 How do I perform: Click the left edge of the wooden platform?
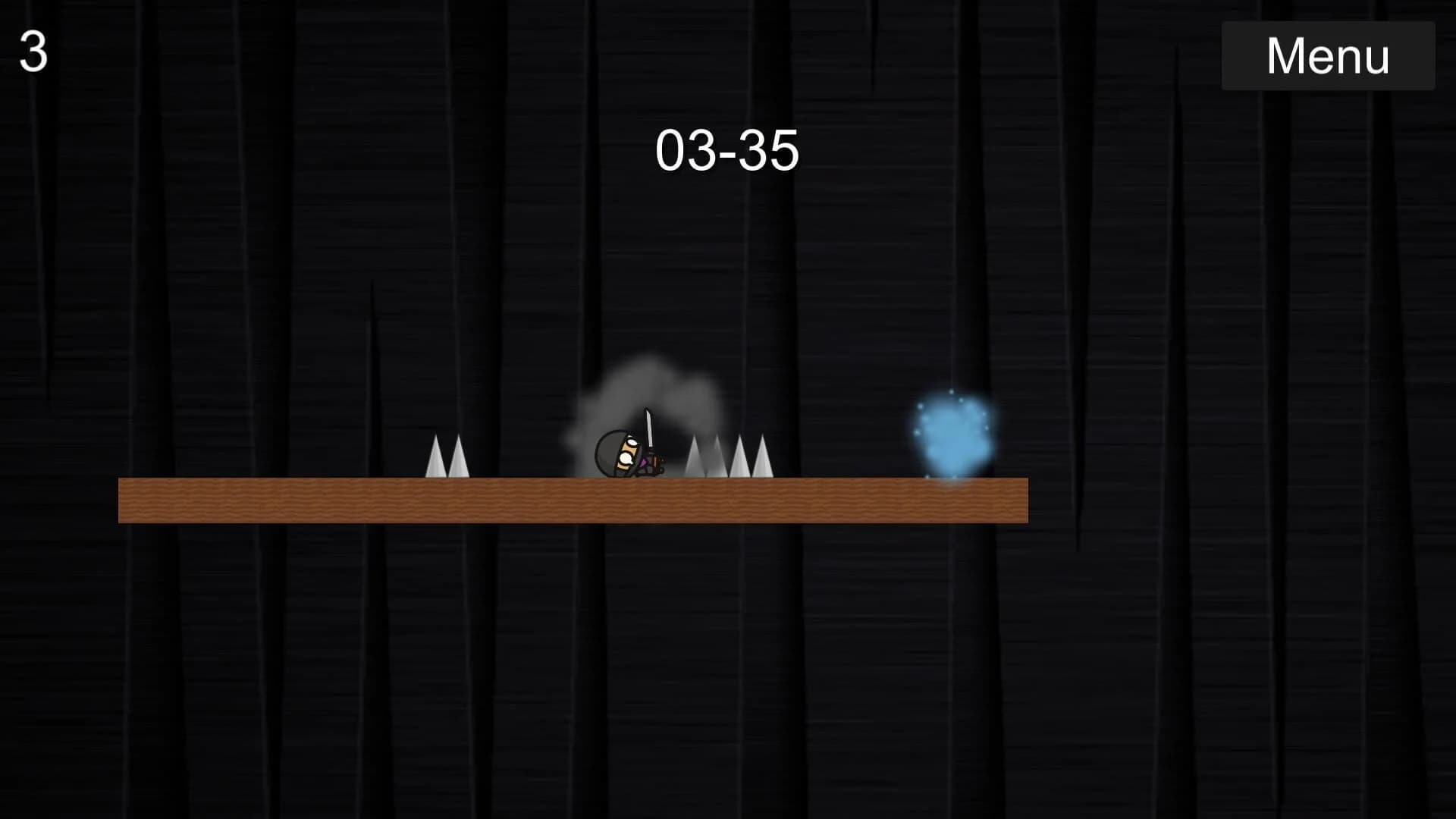click(125, 500)
